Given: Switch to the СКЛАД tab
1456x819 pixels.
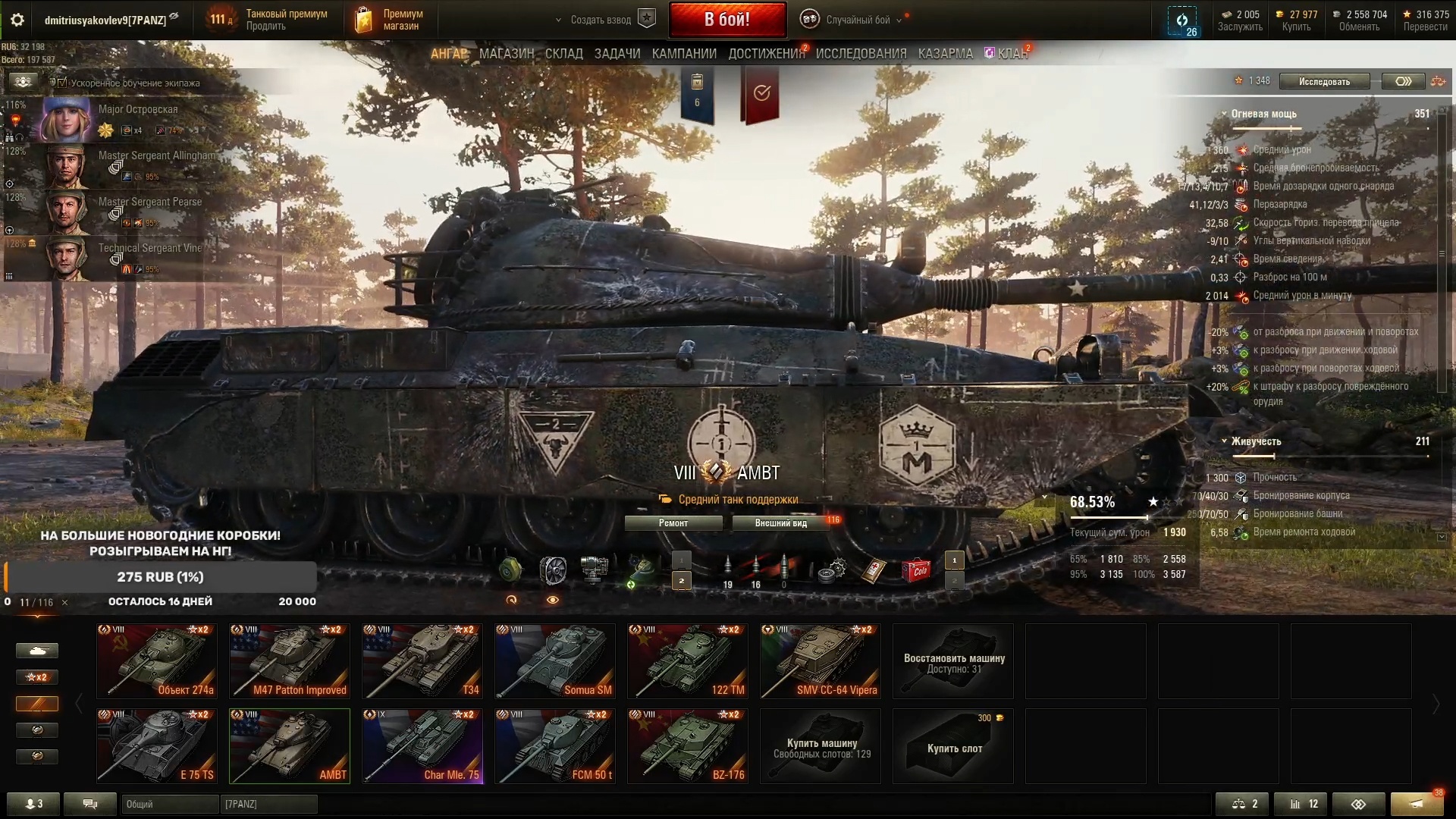Looking at the screenshot, I should (563, 54).
